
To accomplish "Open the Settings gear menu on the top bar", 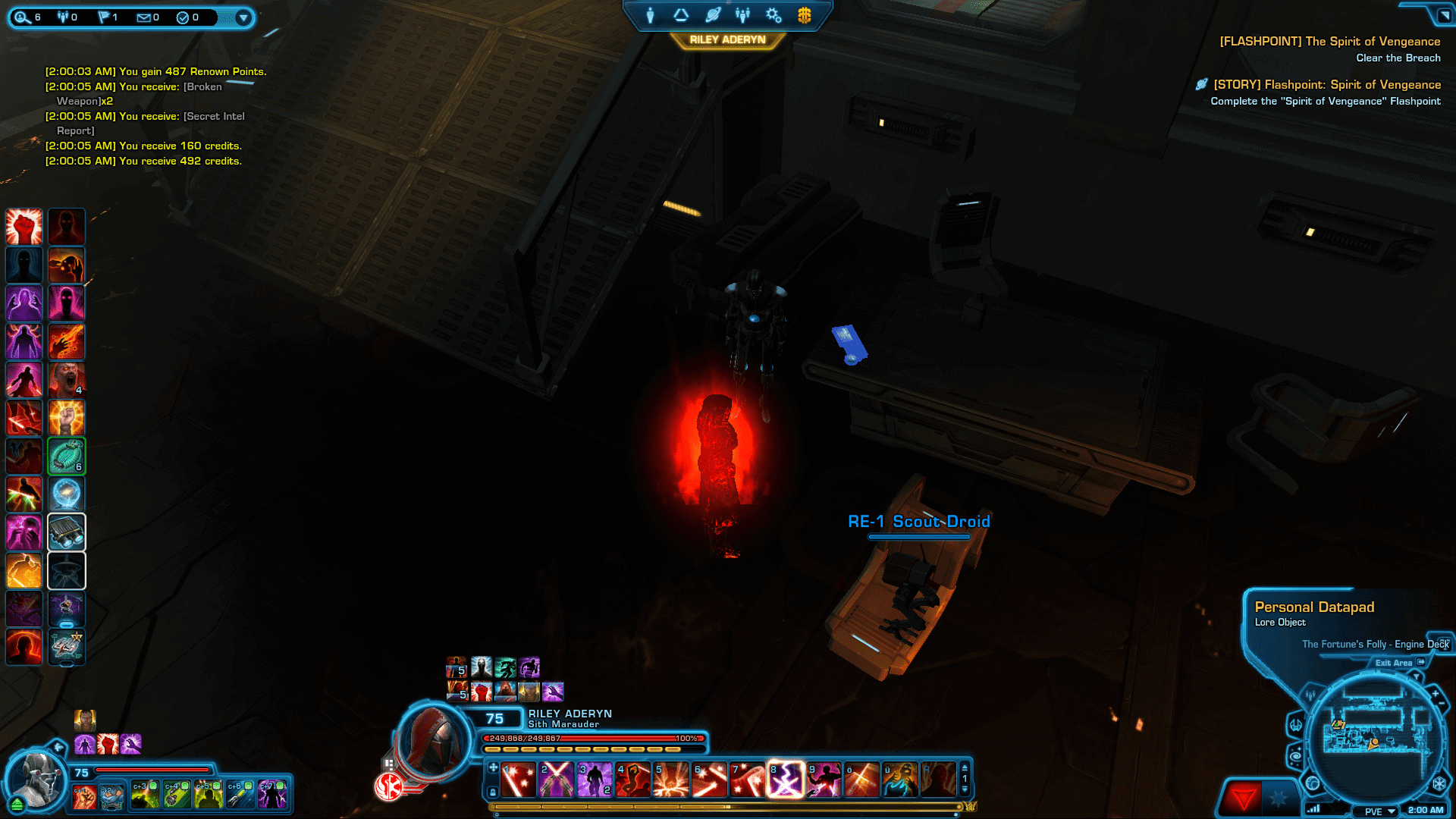I will coord(774,14).
